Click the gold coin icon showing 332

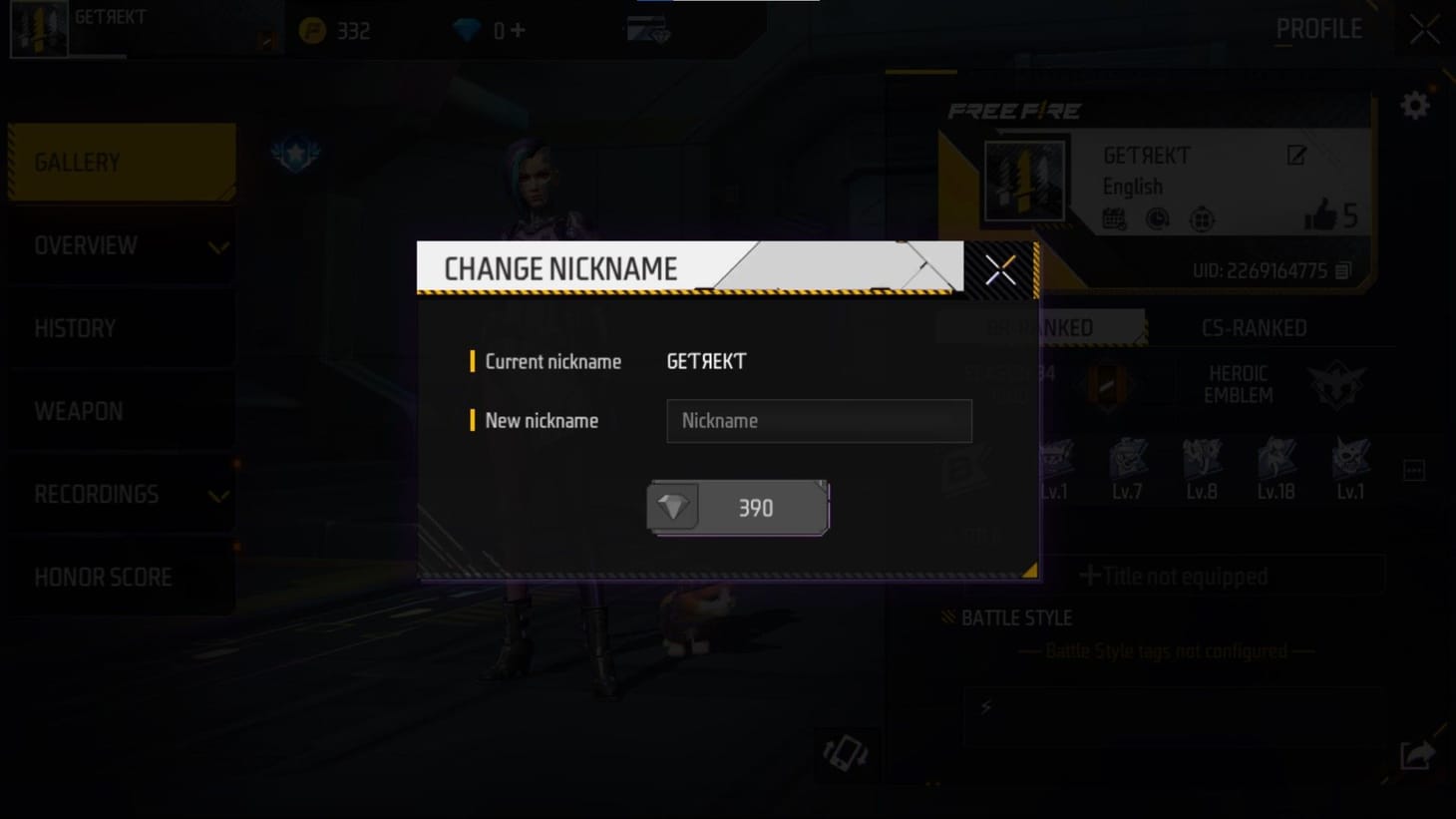tap(312, 29)
